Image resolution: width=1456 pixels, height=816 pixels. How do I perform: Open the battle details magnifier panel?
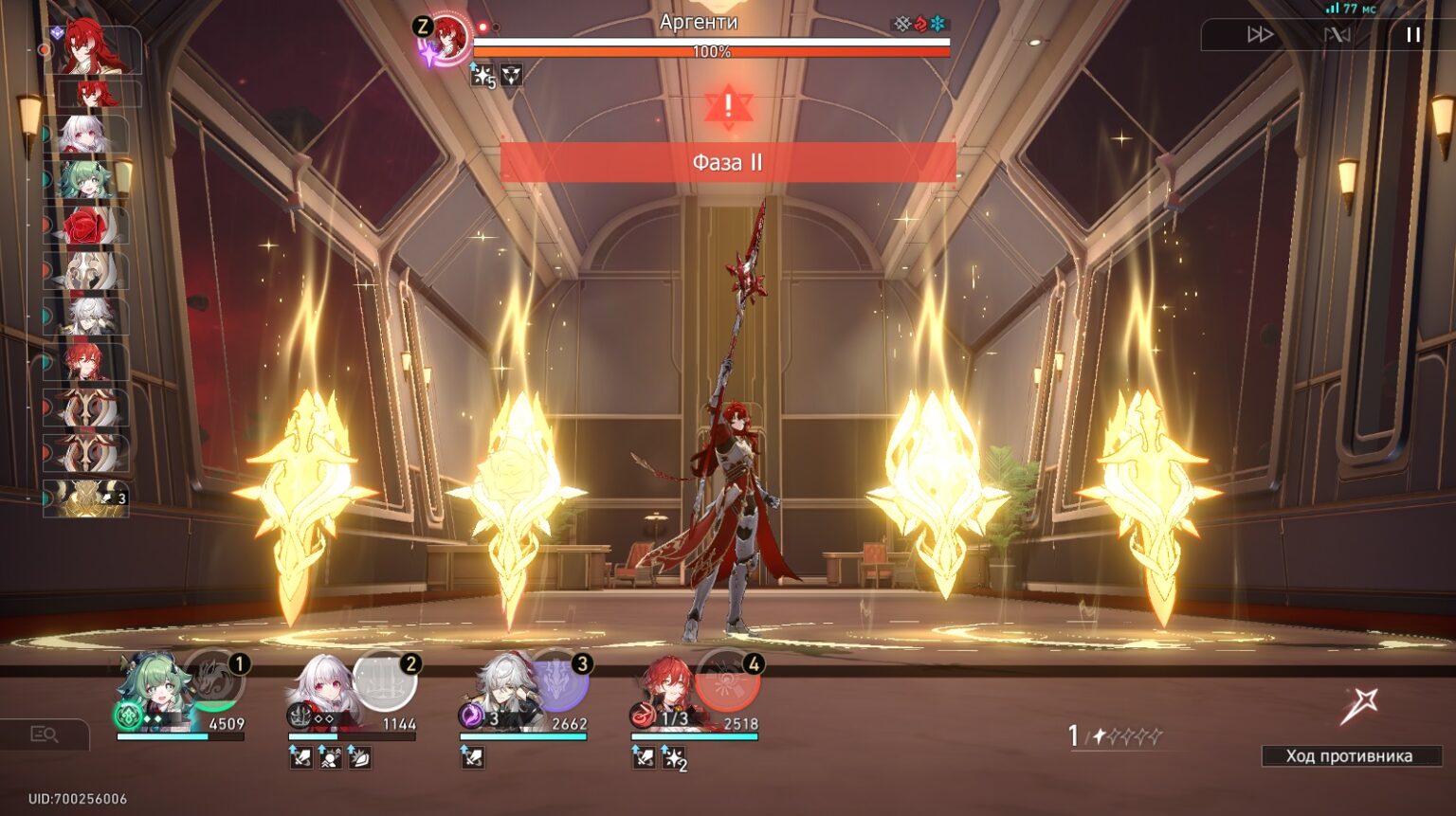[x=44, y=734]
